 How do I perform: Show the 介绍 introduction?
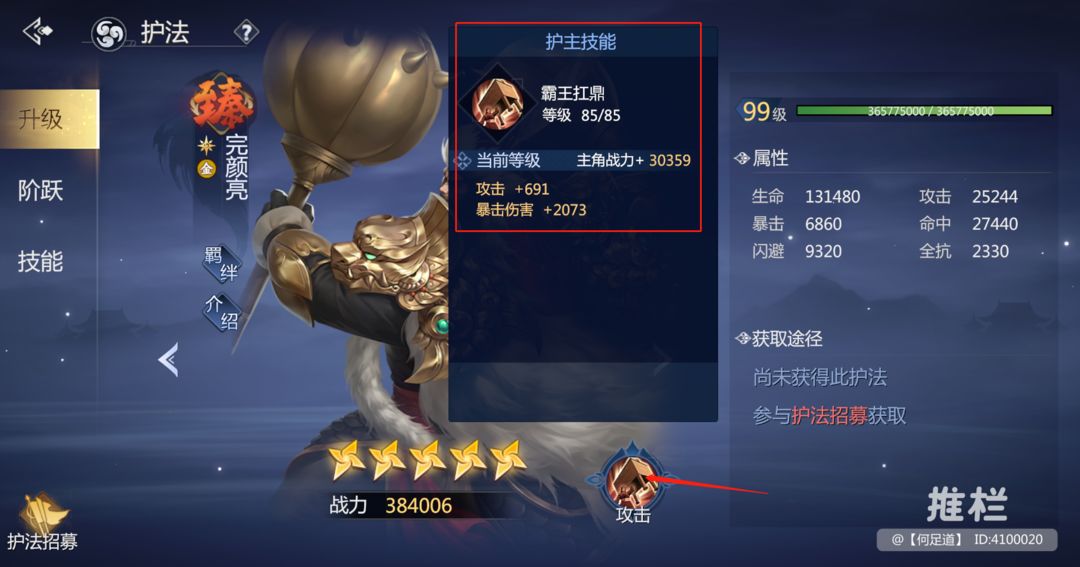pyautogui.click(x=222, y=314)
